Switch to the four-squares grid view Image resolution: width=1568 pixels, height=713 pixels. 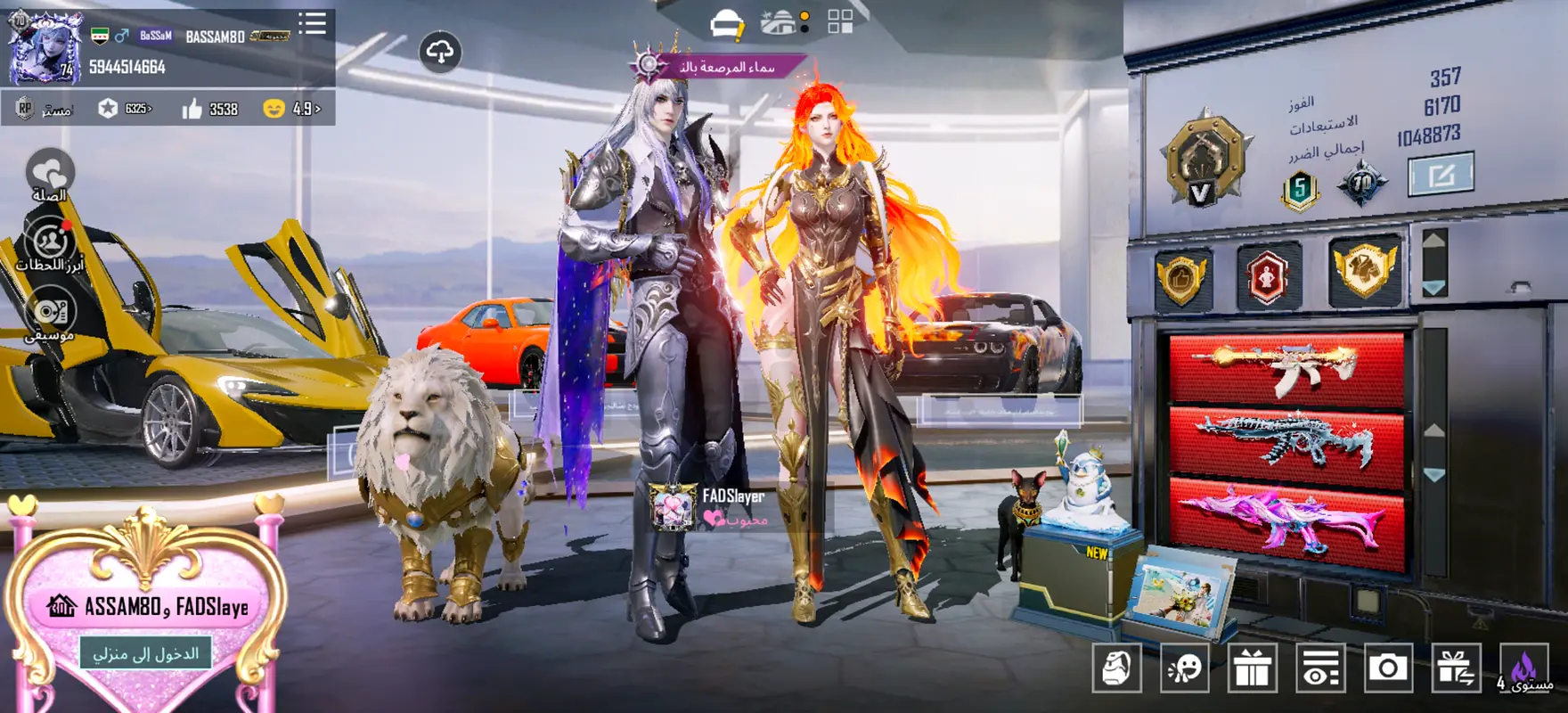[840, 22]
